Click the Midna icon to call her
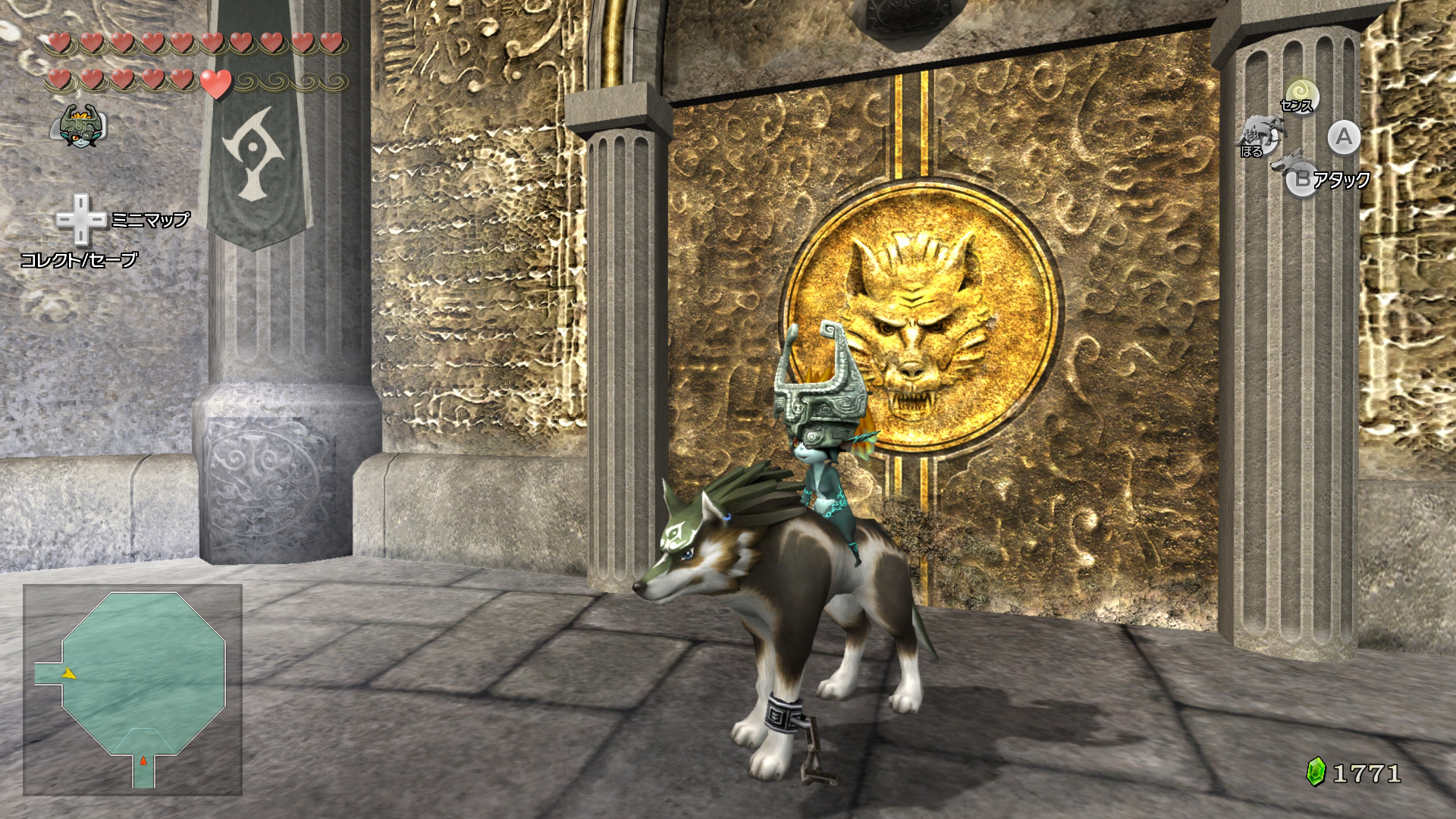 (x=82, y=125)
